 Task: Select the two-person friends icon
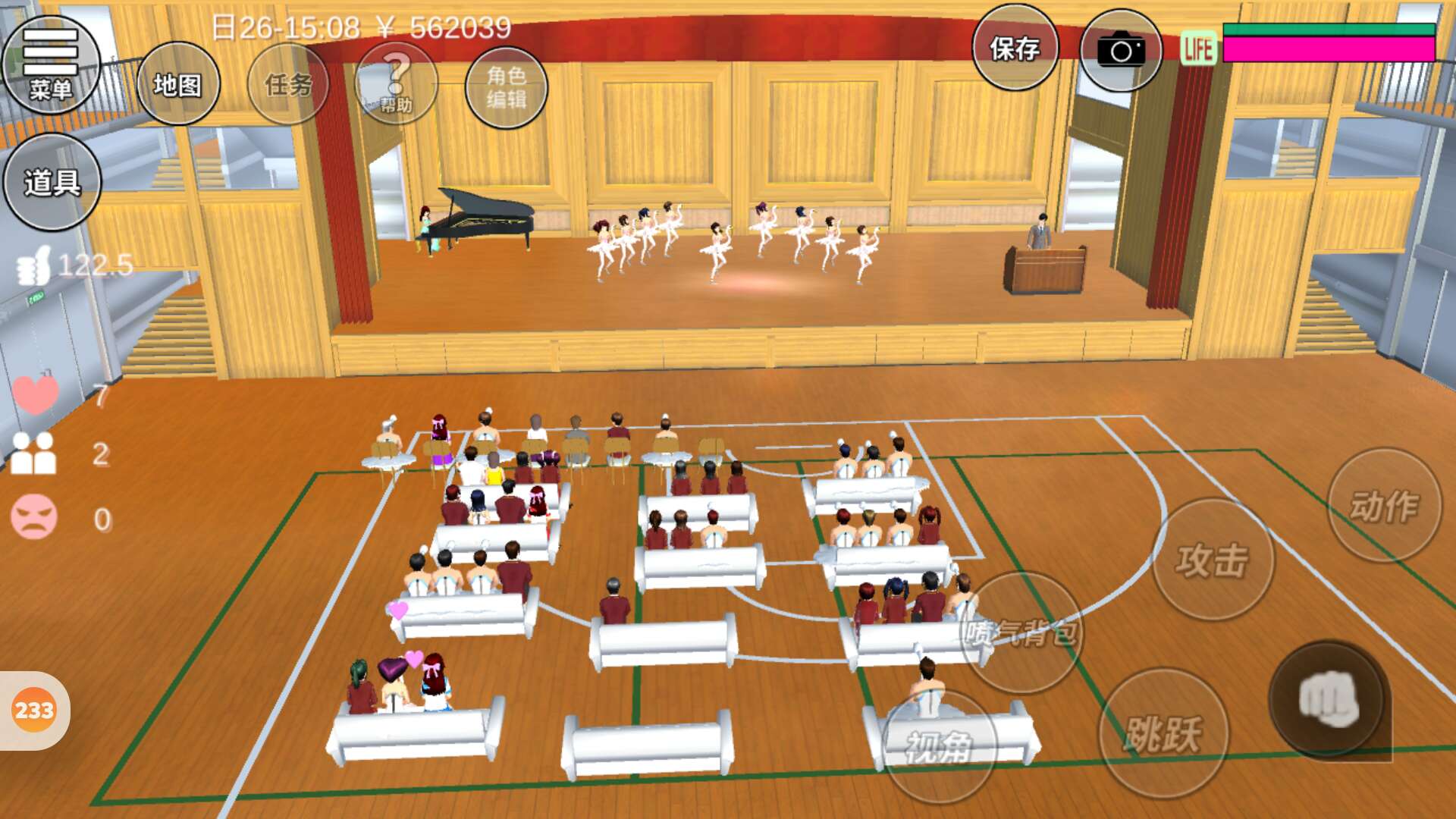(x=33, y=454)
